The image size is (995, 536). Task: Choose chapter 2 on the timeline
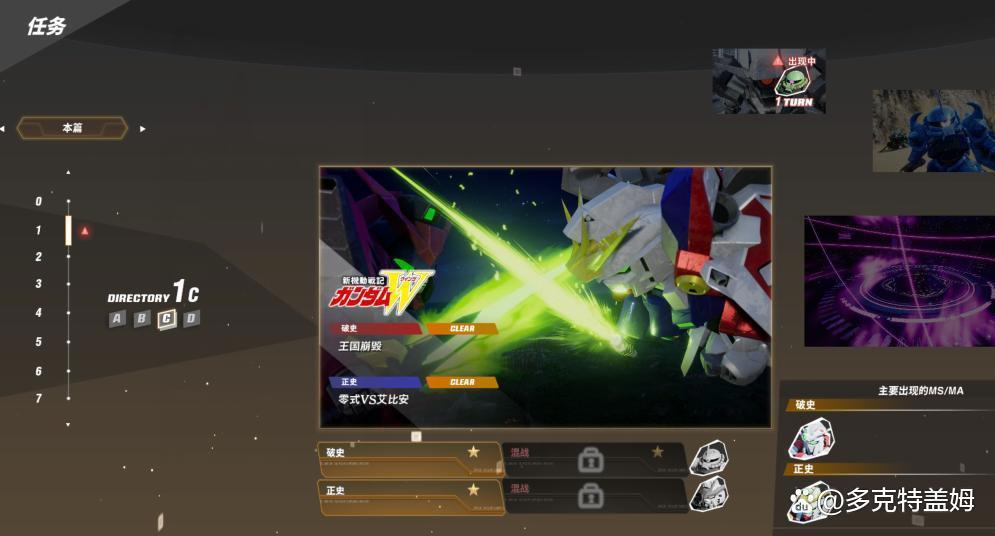click(39, 257)
